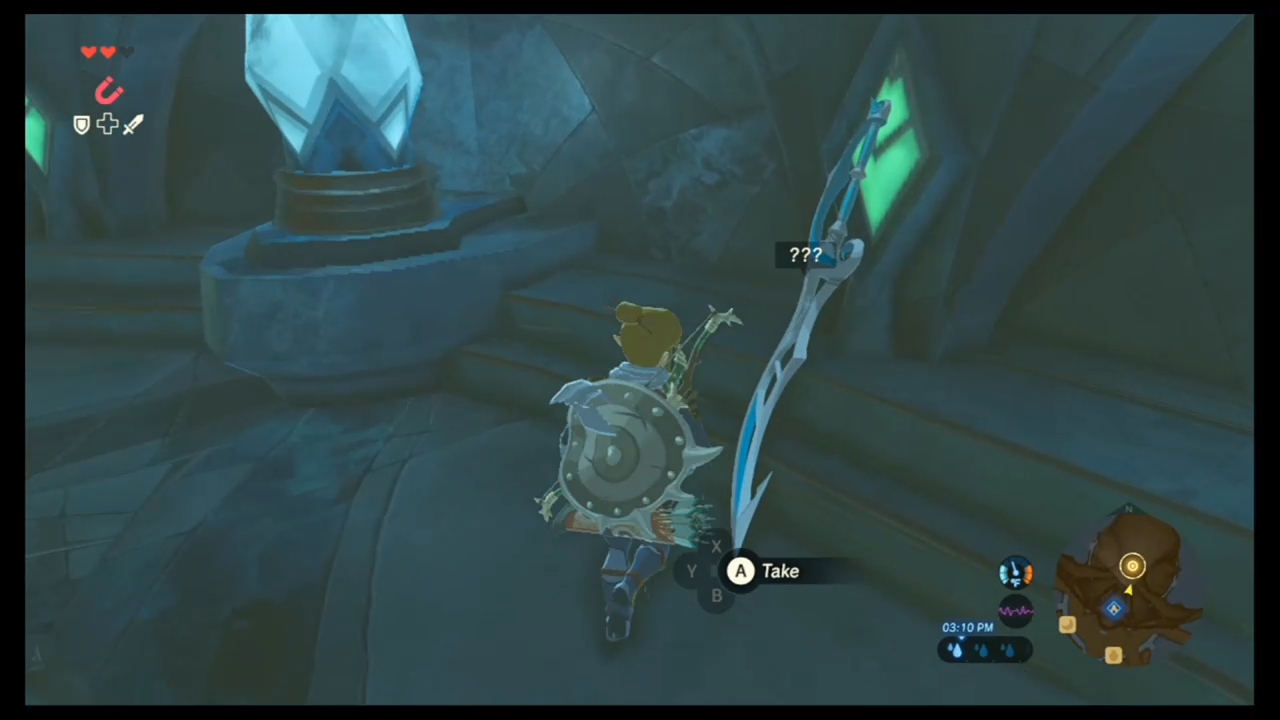Image resolution: width=1280 pixels, height=720 pixels.
Task: Click the plus-shaped armor icon
Action: click(x=107, y=124)
